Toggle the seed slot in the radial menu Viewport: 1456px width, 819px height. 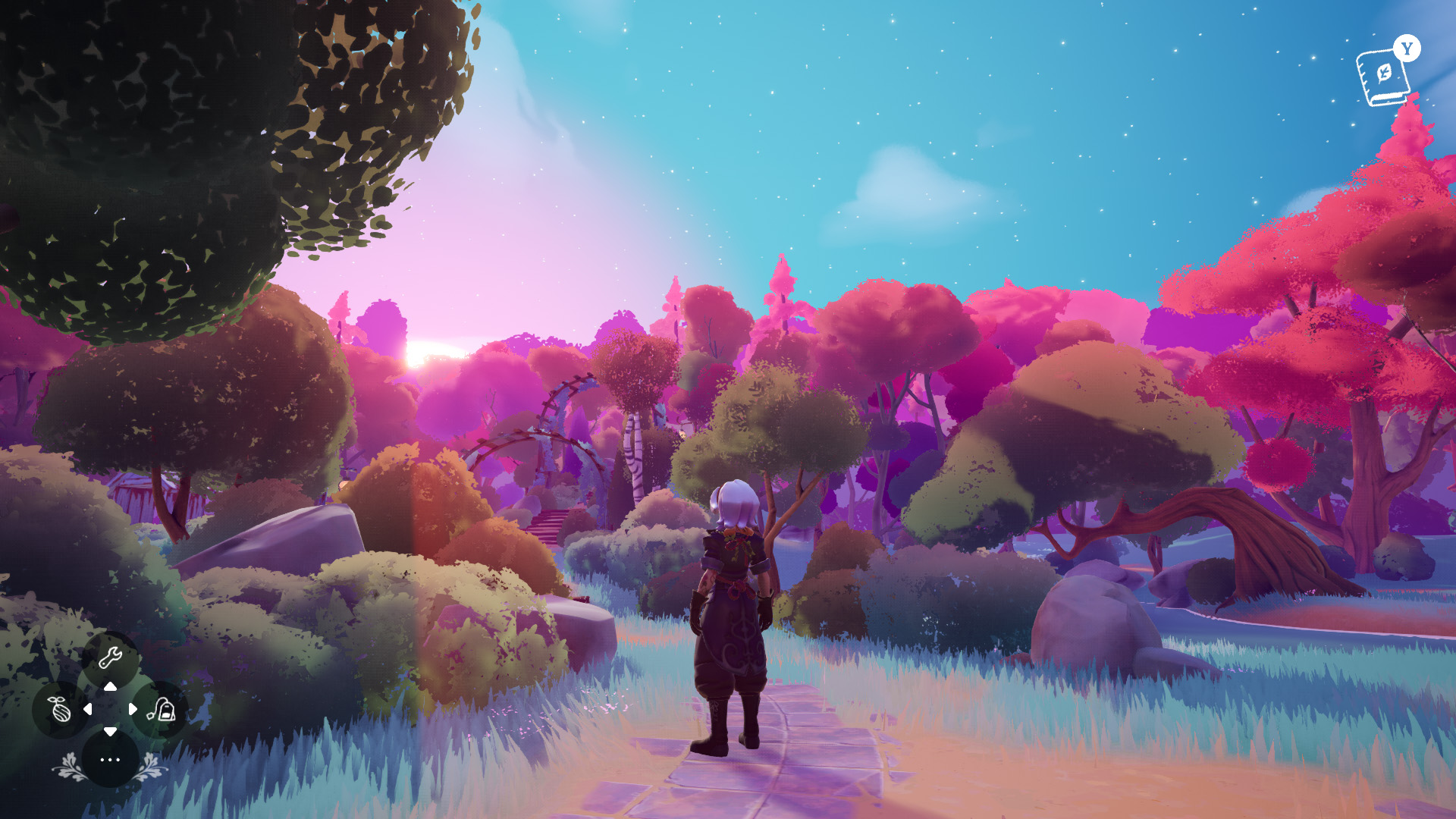59,711
